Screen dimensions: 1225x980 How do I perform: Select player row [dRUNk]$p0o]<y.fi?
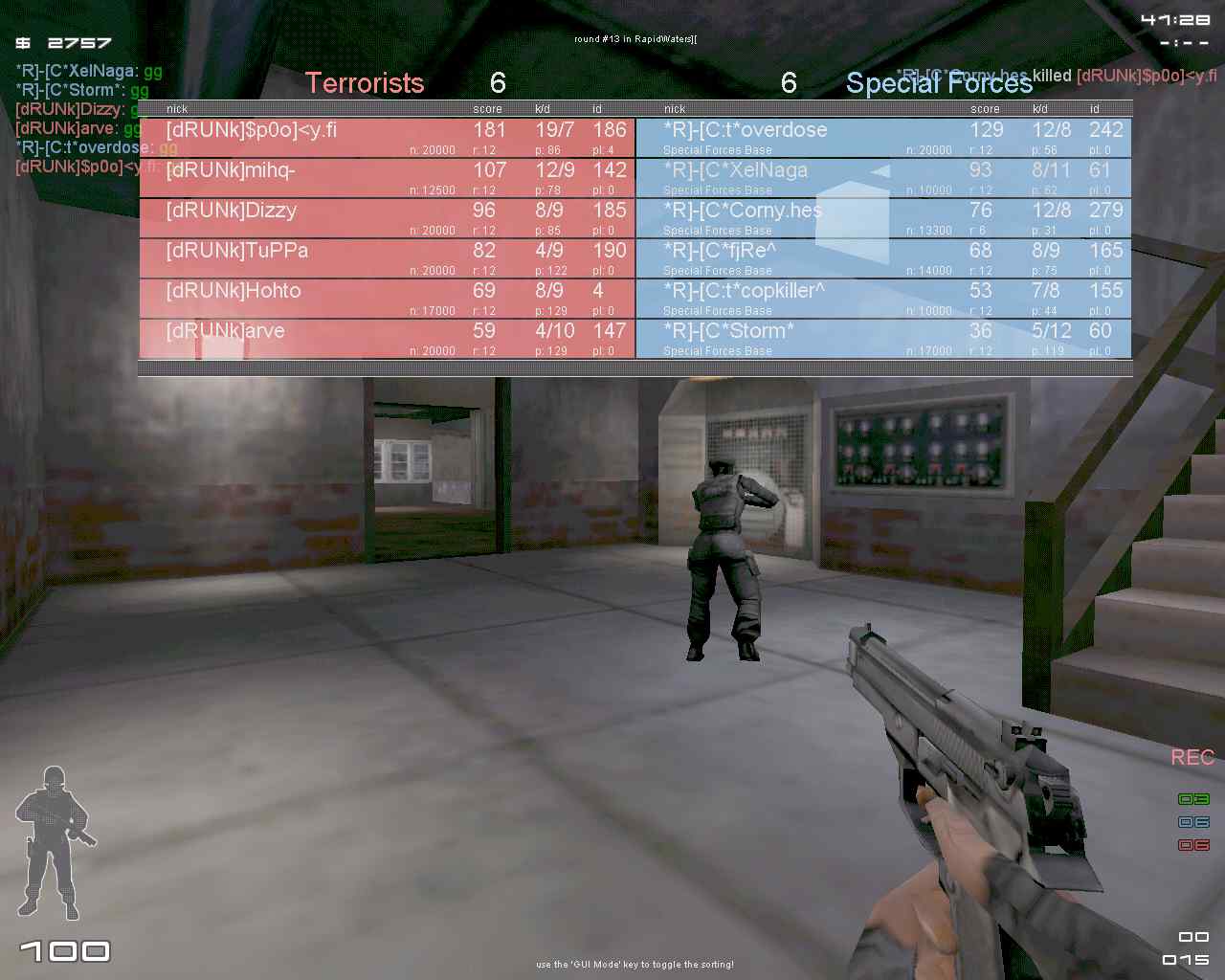pos(387,137)
